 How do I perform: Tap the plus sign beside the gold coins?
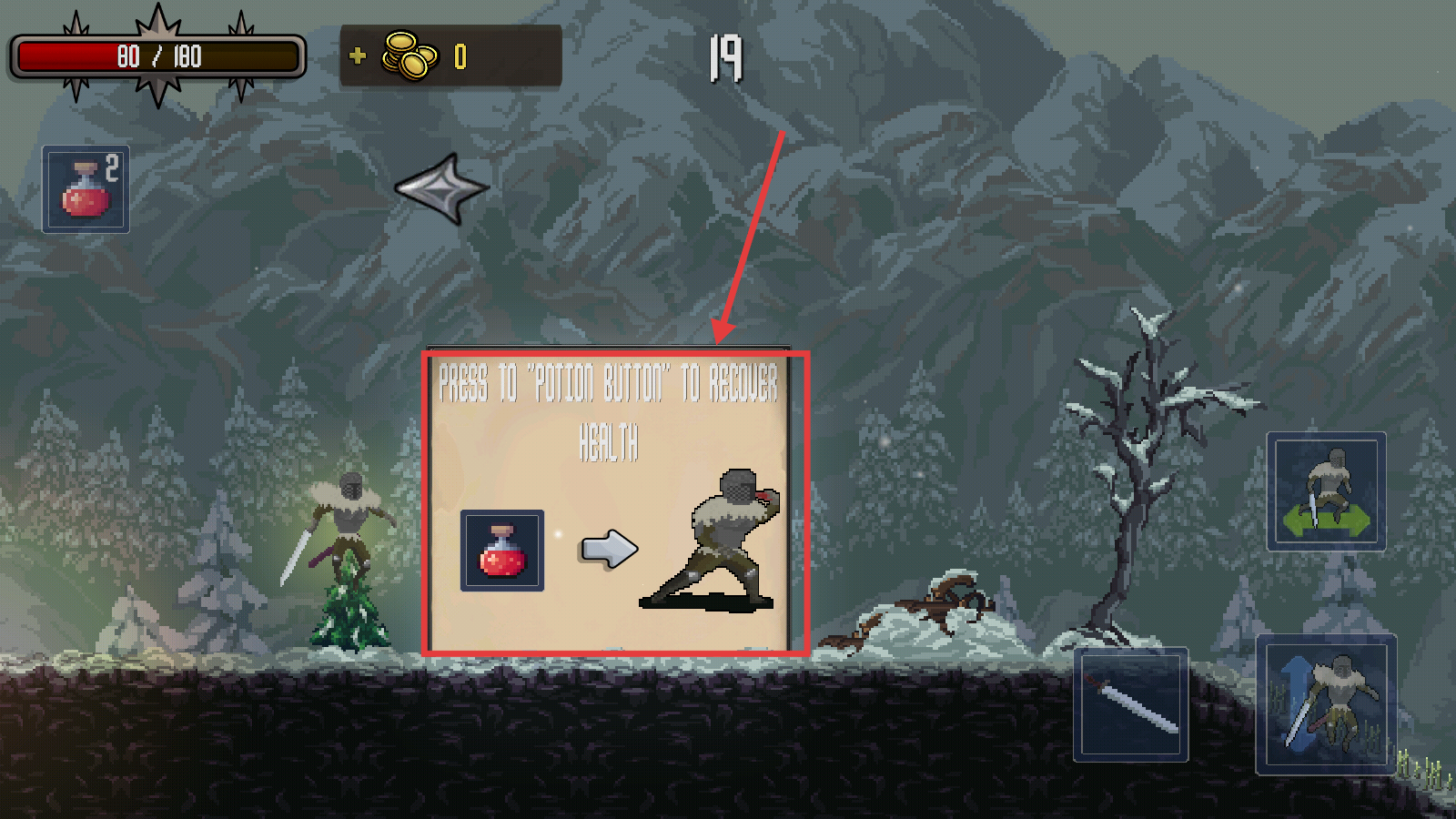(358, 56)
